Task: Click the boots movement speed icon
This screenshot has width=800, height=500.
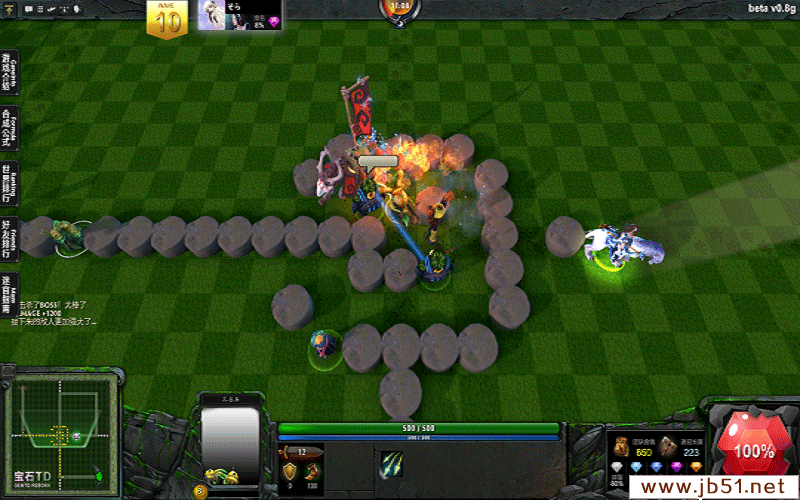Action: pos(312,468)
